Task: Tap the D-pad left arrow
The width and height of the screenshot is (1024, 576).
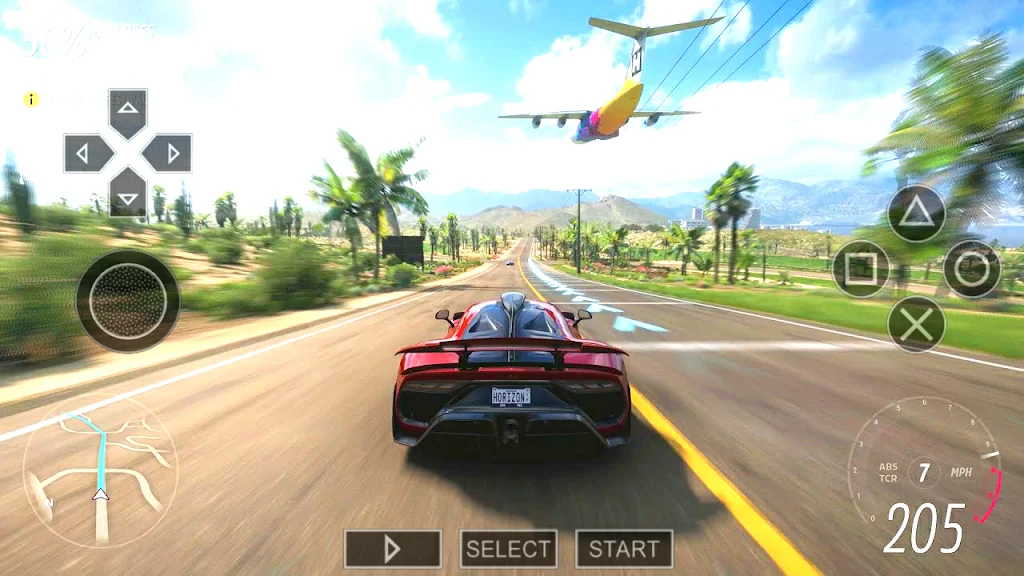Action: tap(88, 153)
